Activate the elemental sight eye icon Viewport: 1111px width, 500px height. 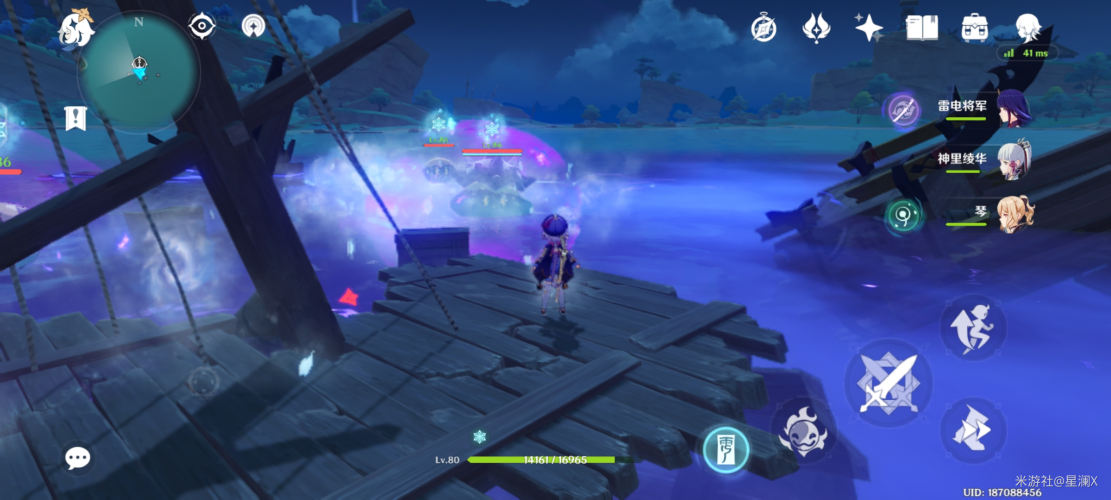[x=202, y=26]
